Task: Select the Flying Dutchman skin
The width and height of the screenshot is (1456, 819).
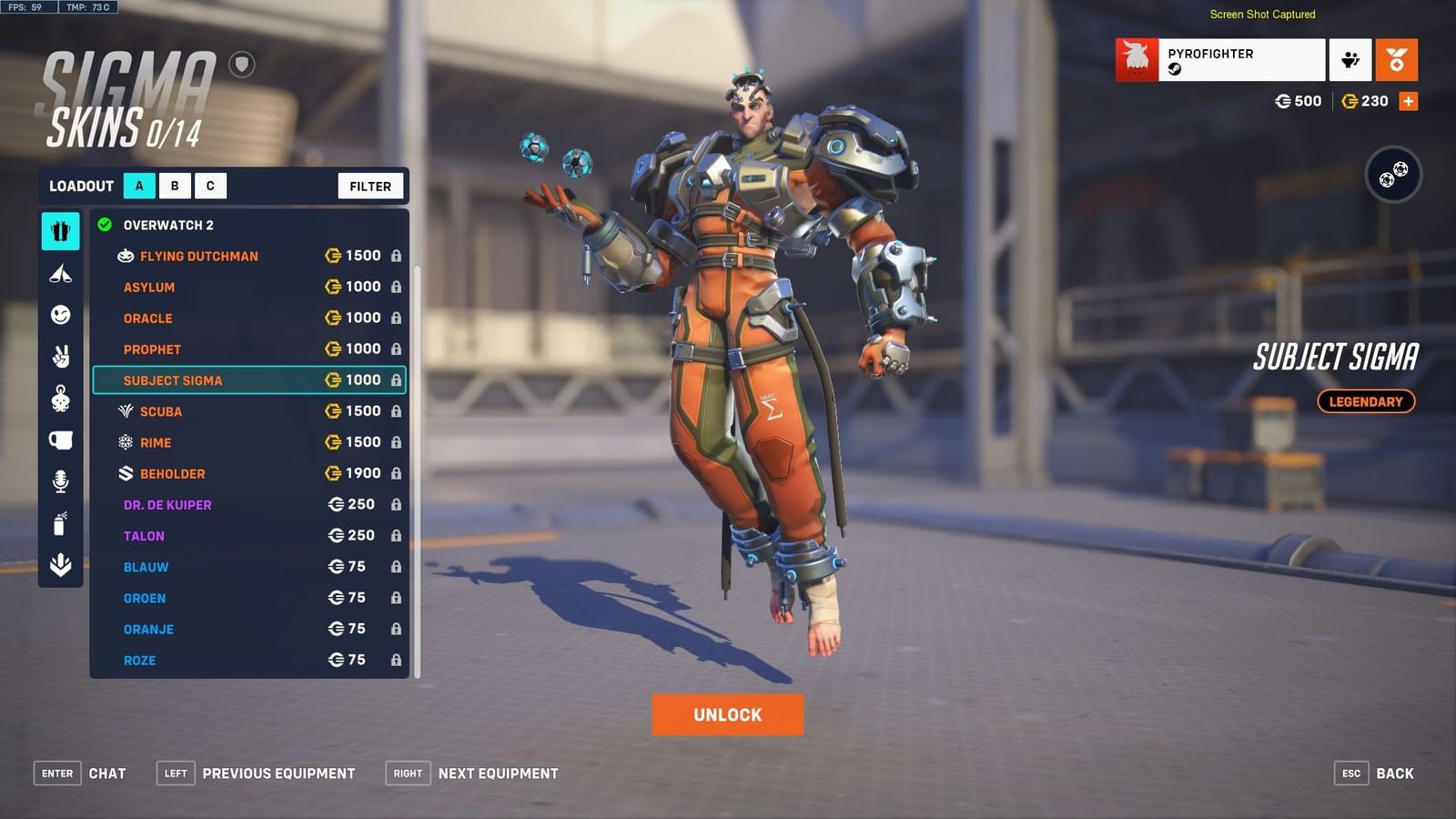Action: (197, 256)
